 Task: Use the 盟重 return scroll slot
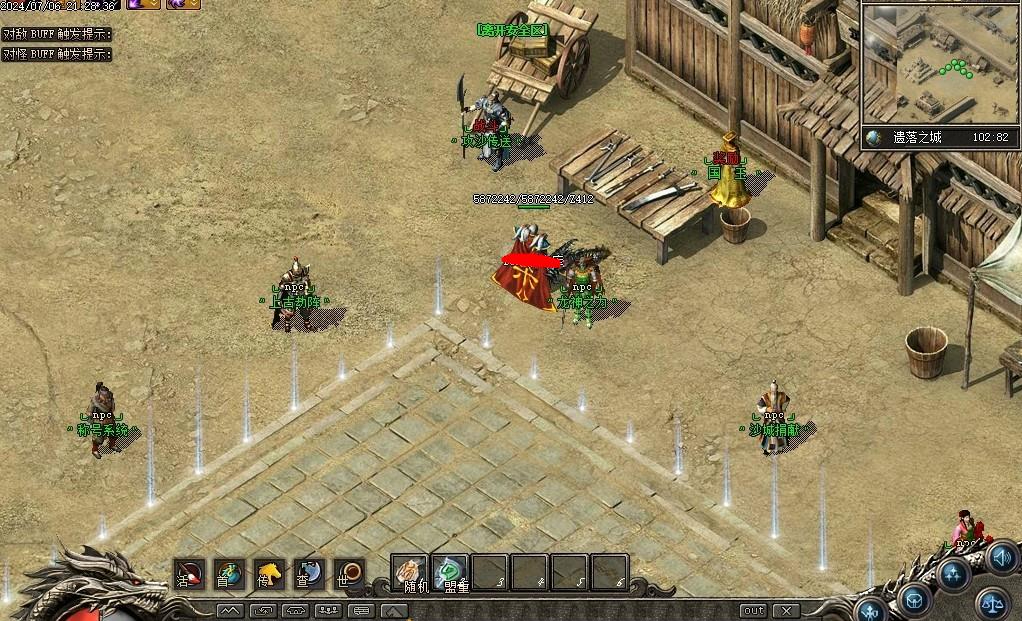[x=450, y=573]
